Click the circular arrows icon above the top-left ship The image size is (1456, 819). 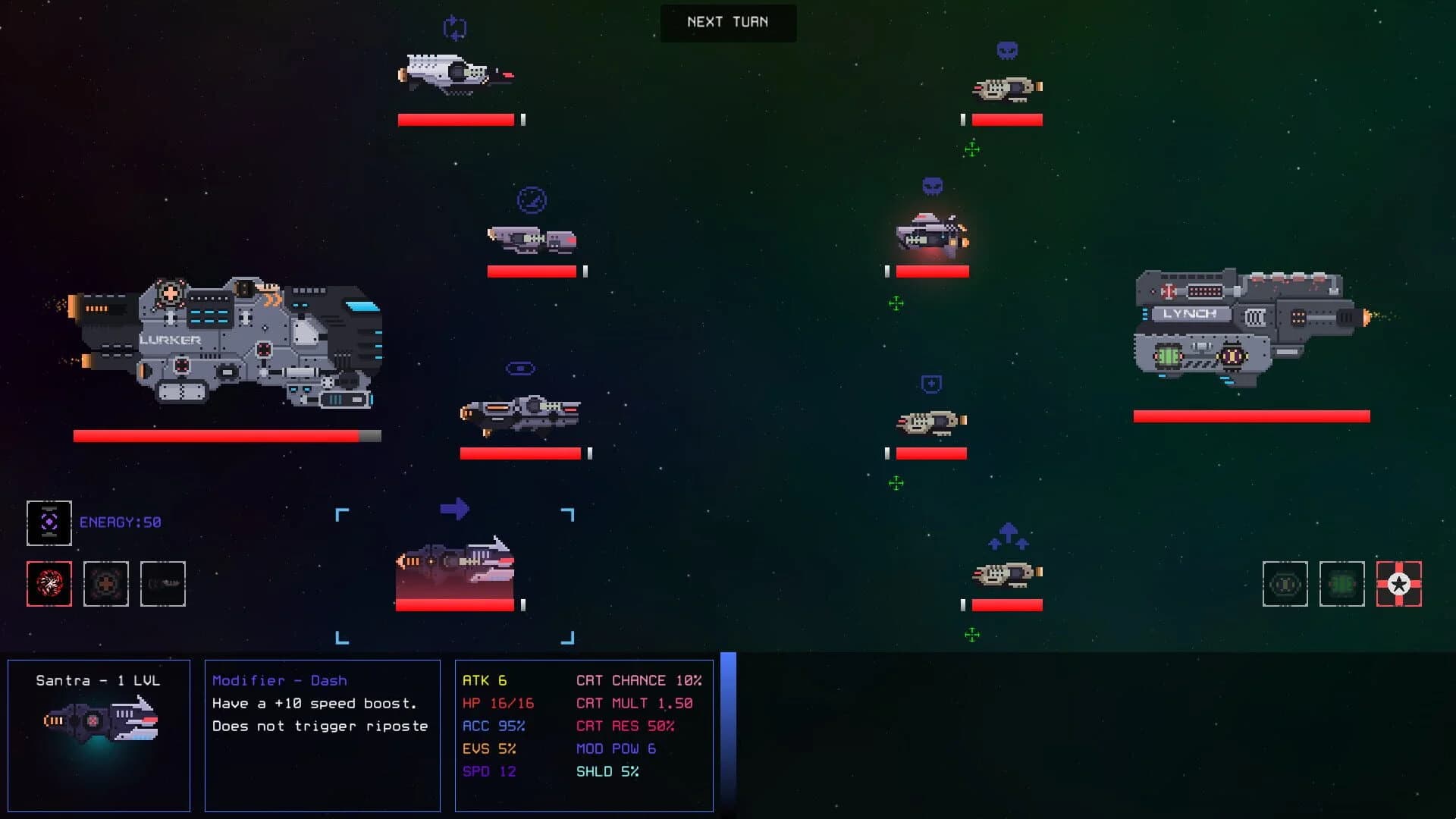click(453, 29)
